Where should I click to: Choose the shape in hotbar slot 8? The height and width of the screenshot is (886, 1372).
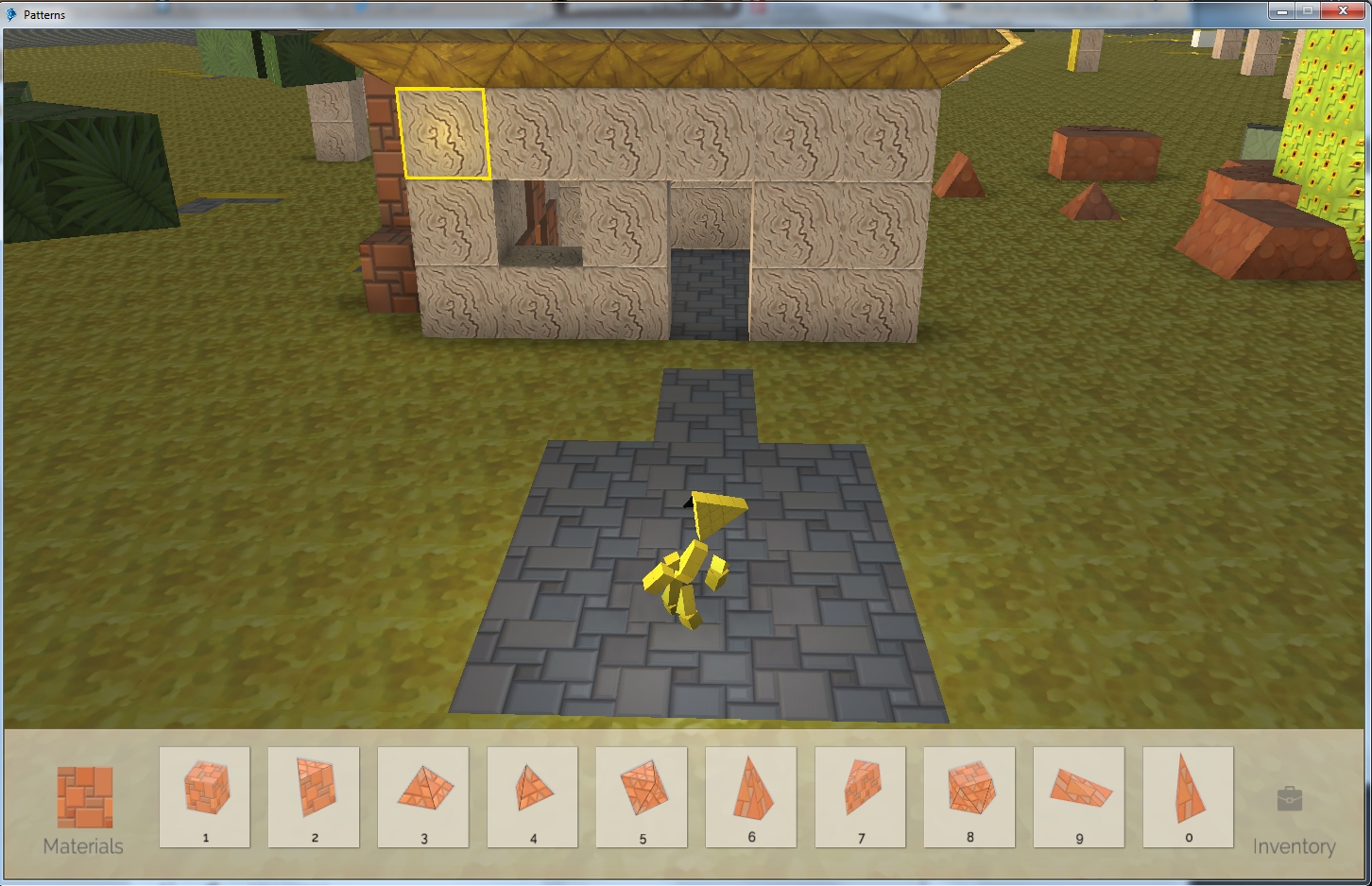969,796
